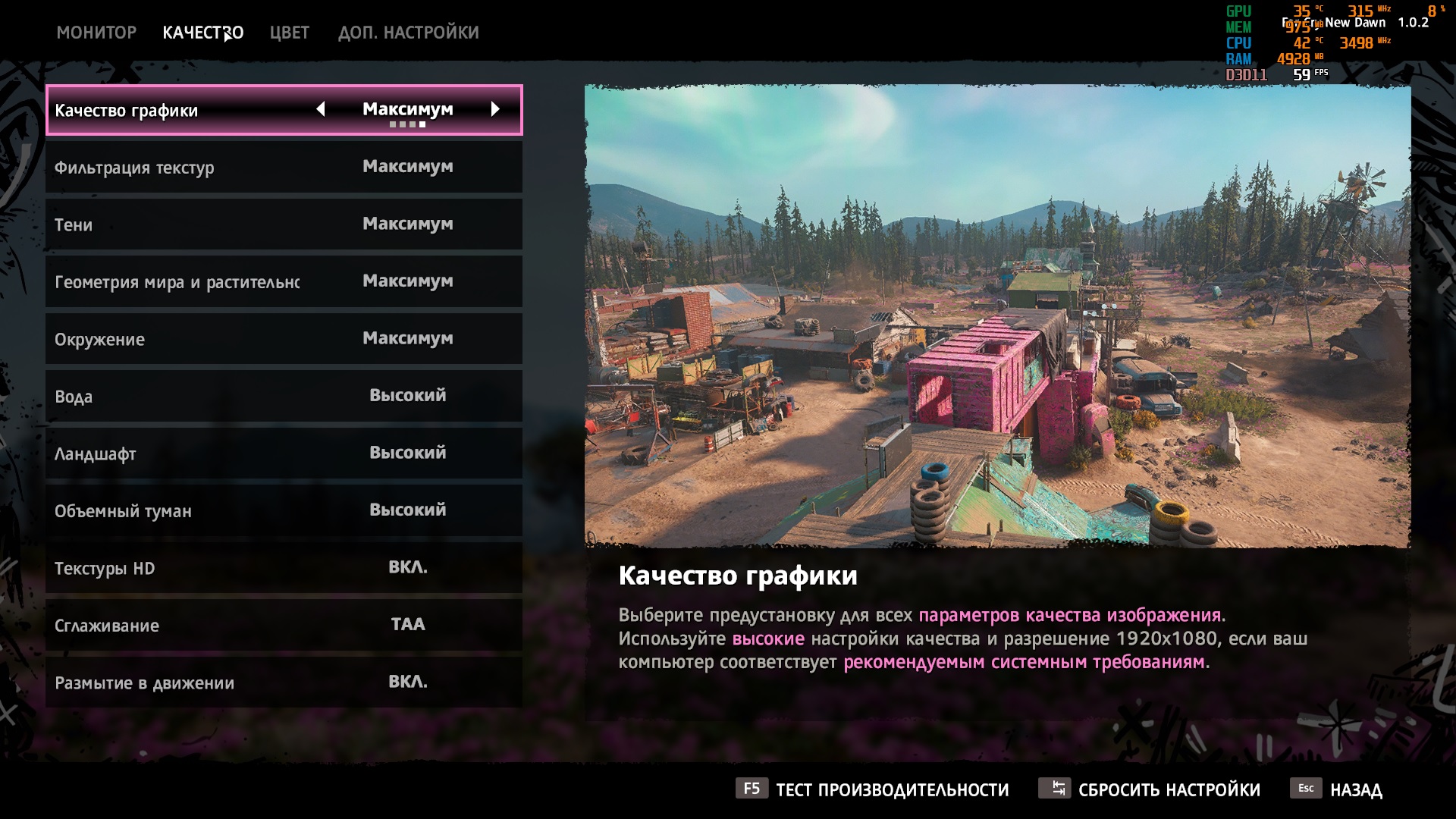Select the Качество tab
The height and width of the screenshot is (819, 1456).
click(202, 33)
